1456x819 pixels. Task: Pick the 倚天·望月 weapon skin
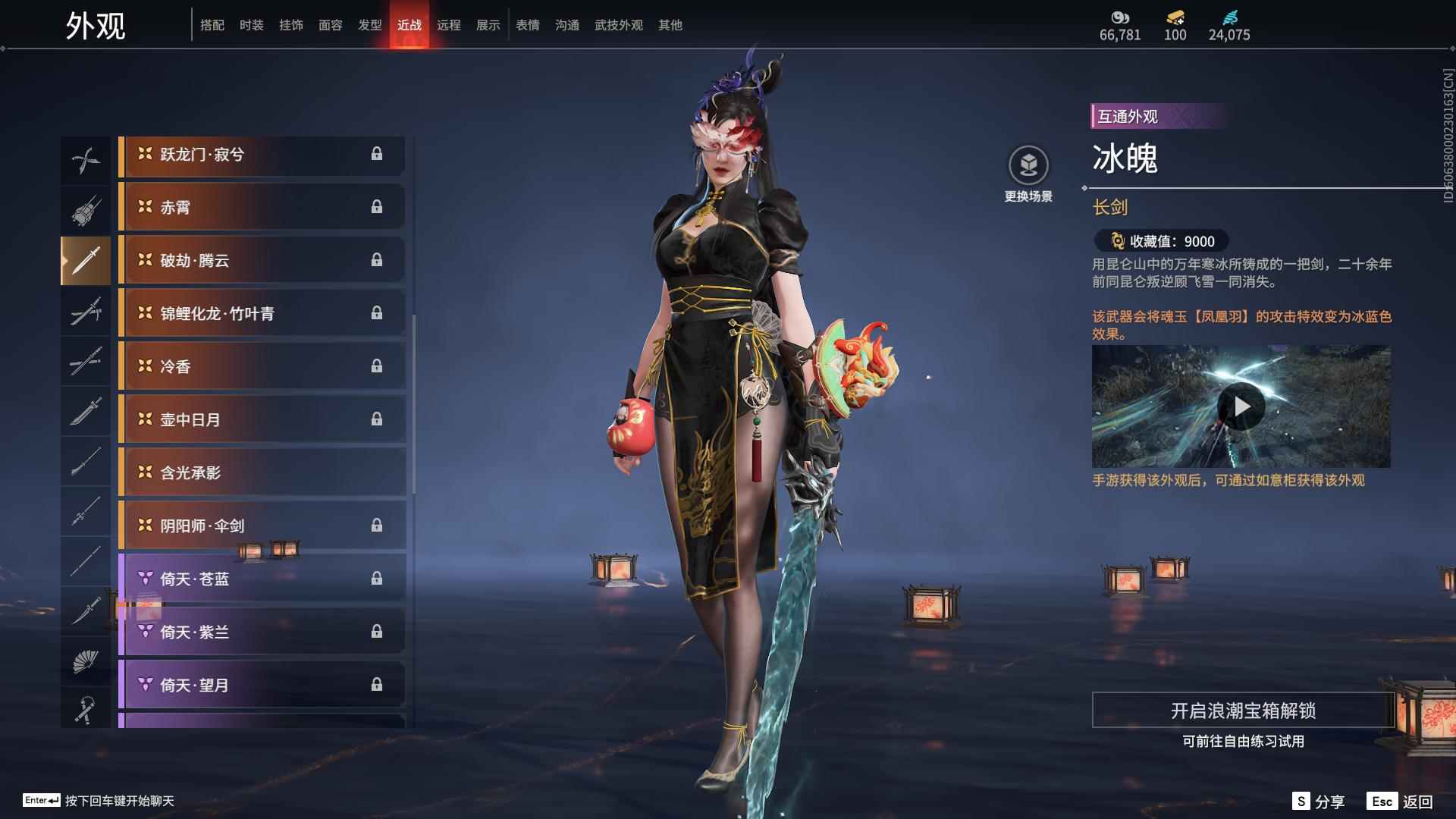[262, 685]
